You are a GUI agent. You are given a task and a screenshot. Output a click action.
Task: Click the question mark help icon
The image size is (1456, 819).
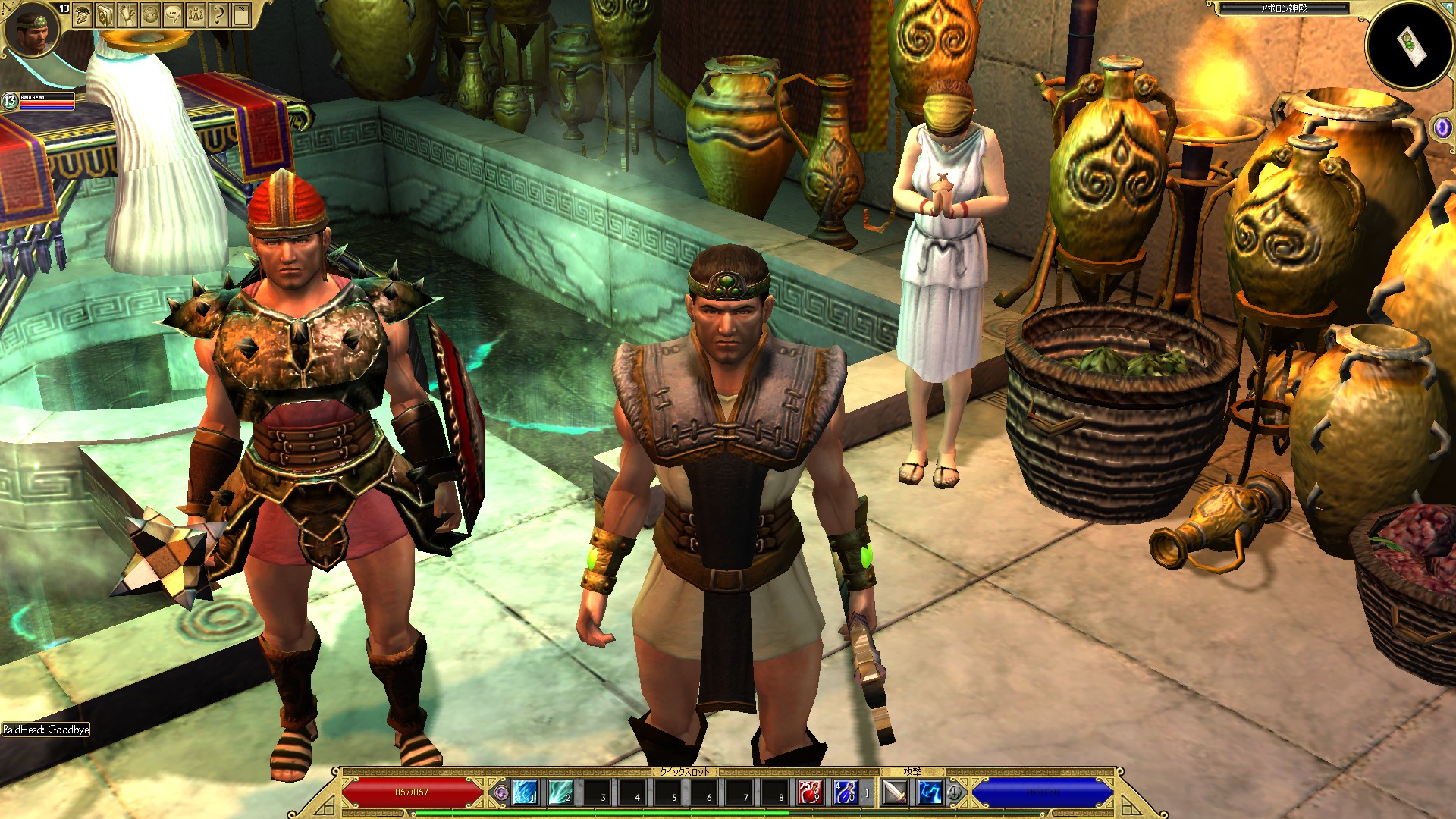pos(218,14)
